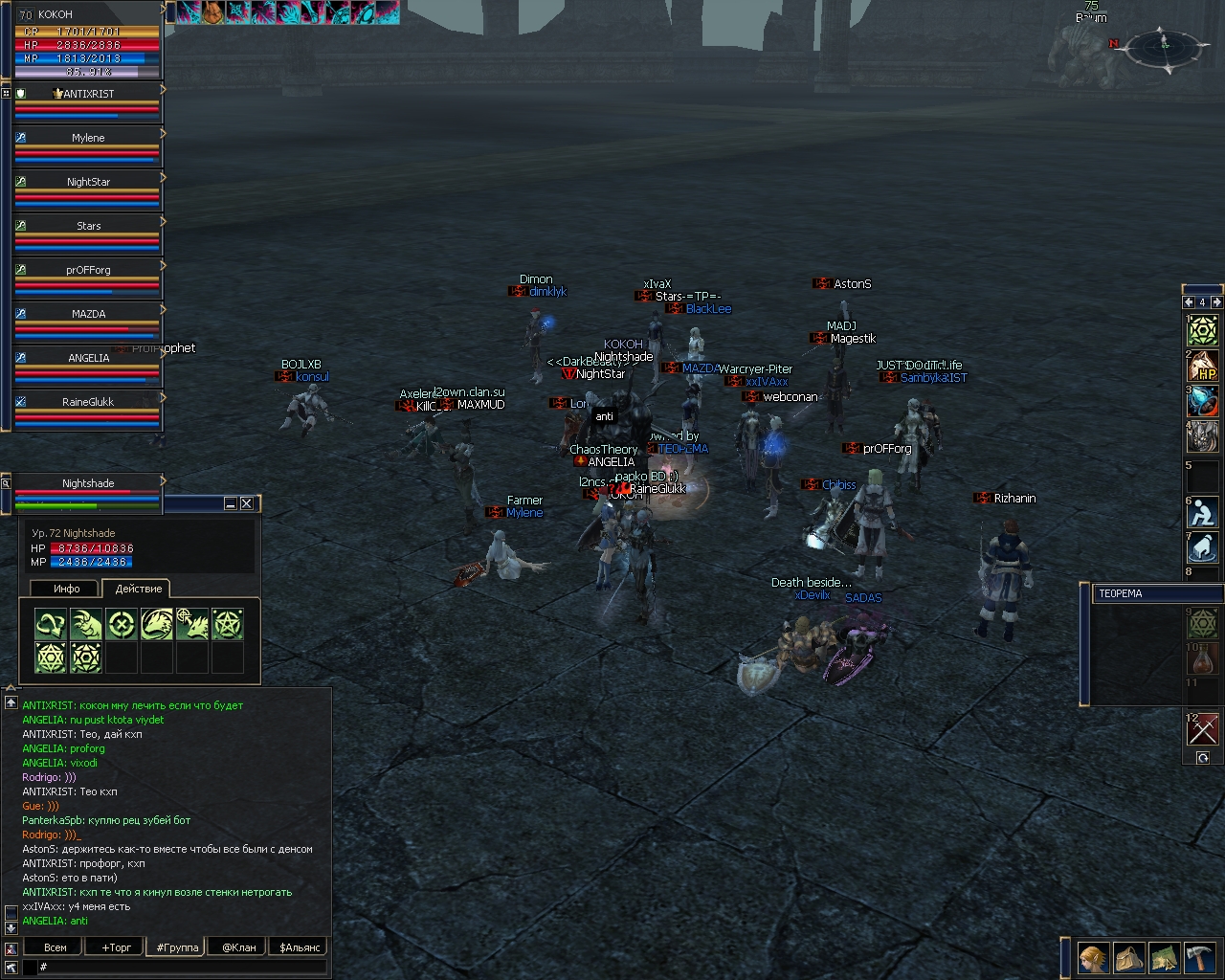
Task: Go to the next shortcut bar page
Action: 1217,302
